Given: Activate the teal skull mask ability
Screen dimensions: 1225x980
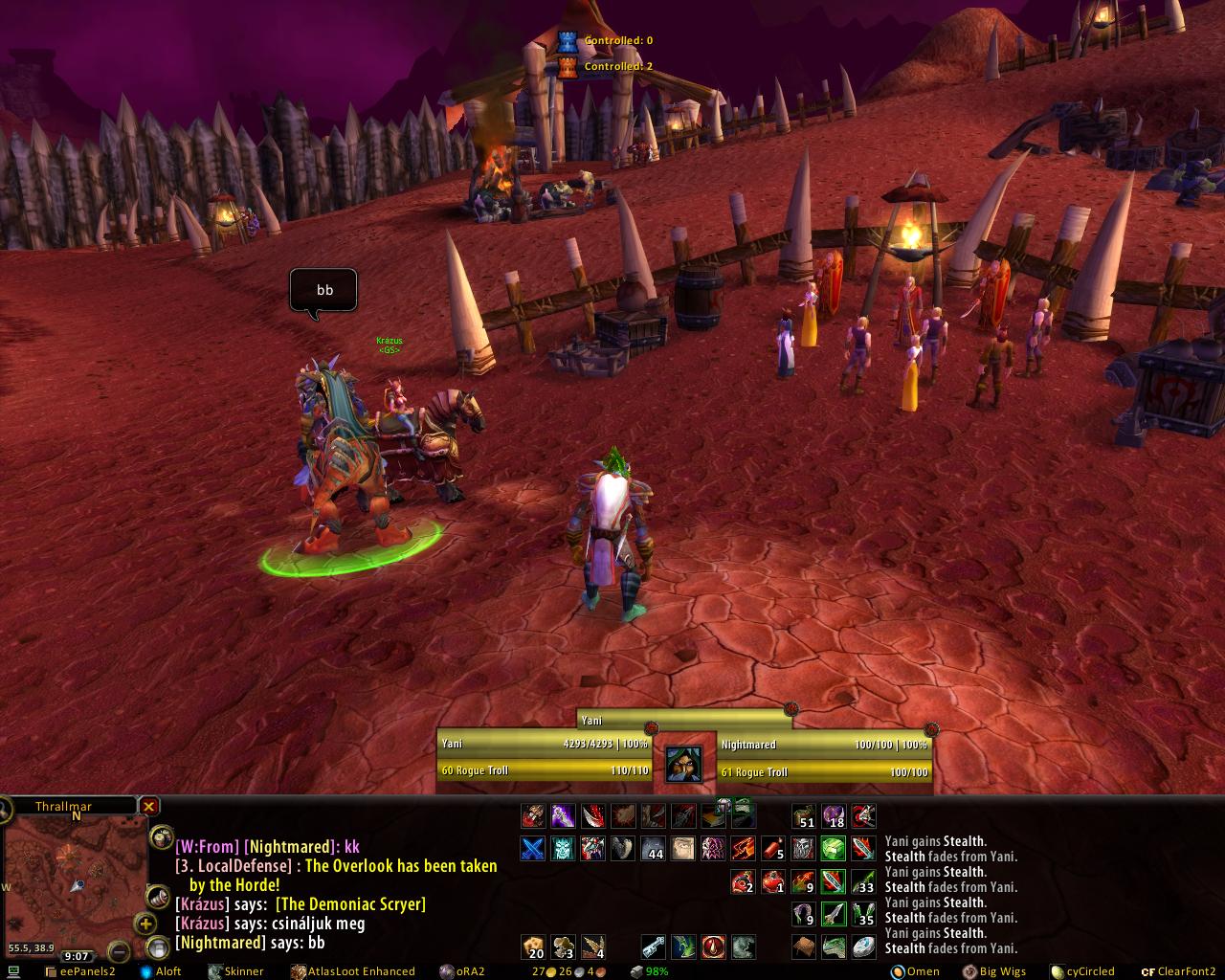Looking at the screenshot, I should (563, 848).
